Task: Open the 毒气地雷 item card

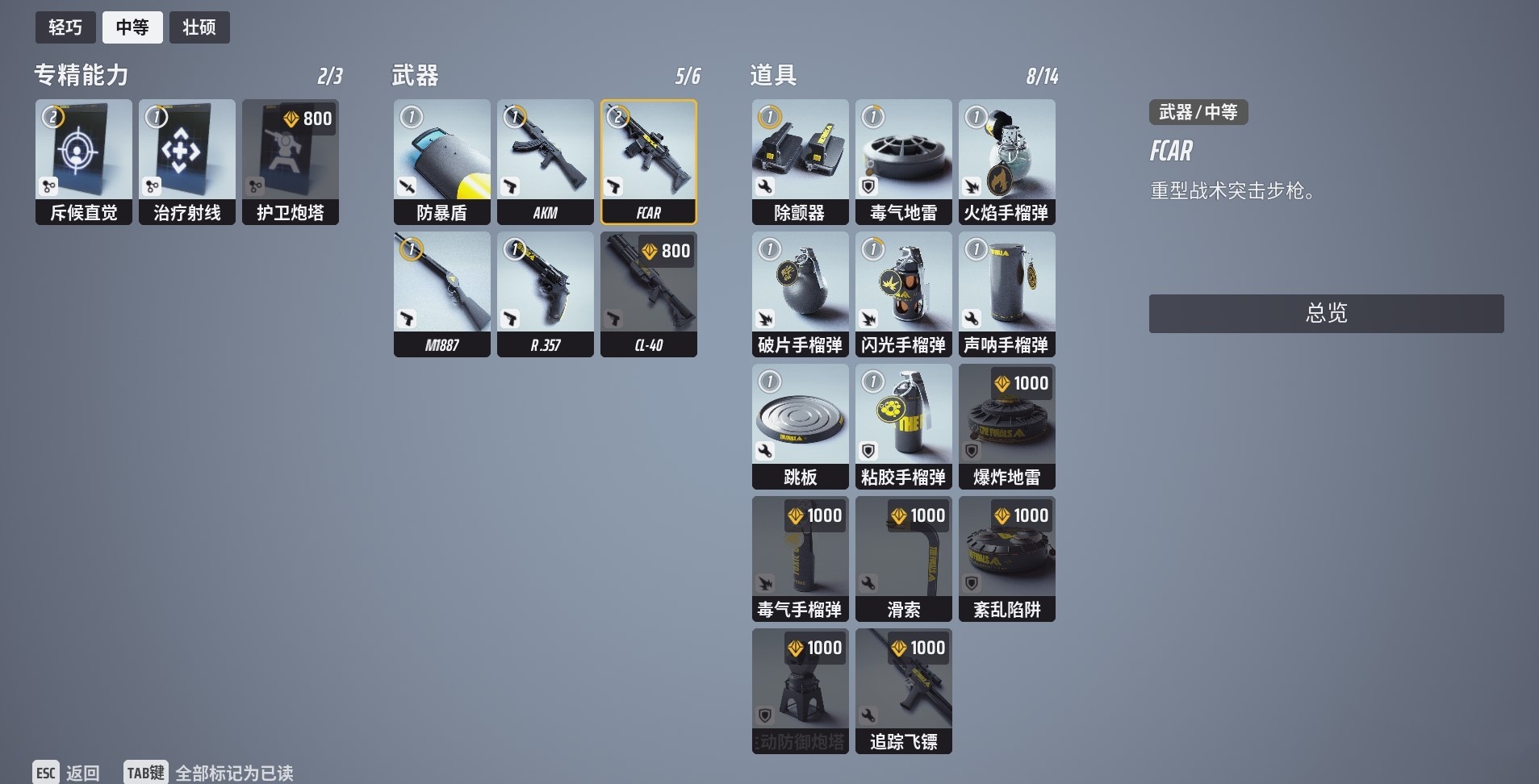Action: [903, 161]
